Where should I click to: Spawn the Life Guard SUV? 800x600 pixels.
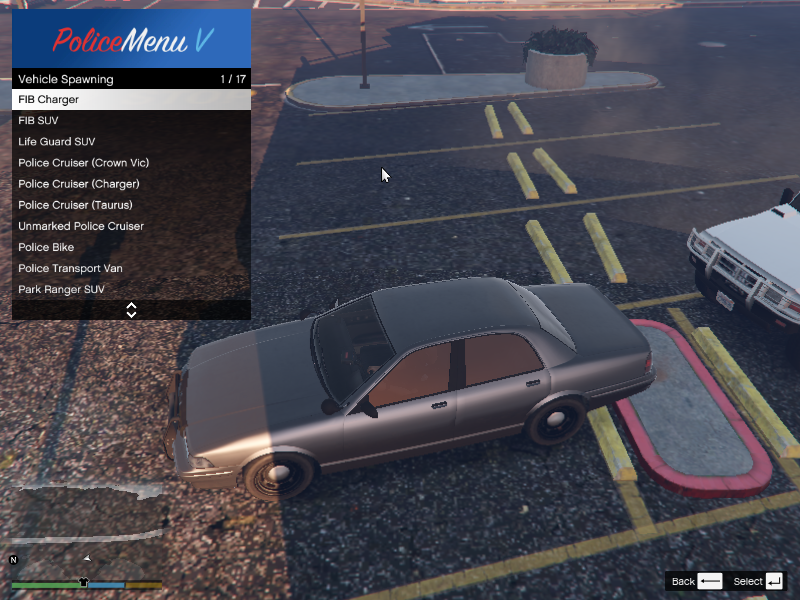point(130,142)
